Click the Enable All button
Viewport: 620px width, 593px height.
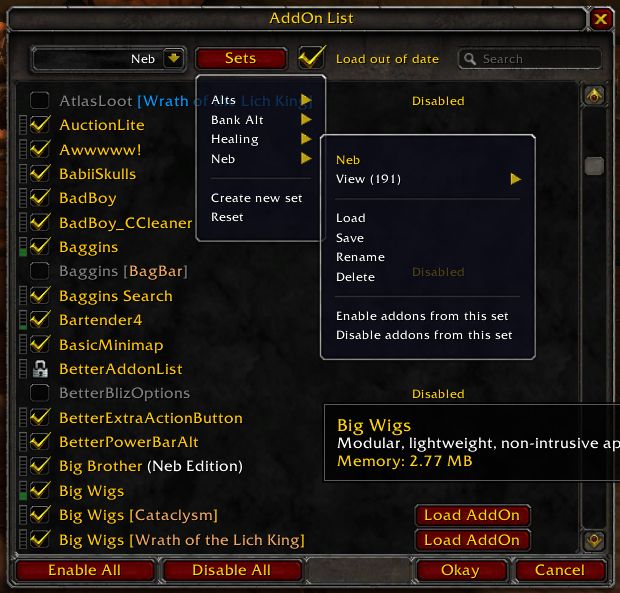tap(86, 570)
